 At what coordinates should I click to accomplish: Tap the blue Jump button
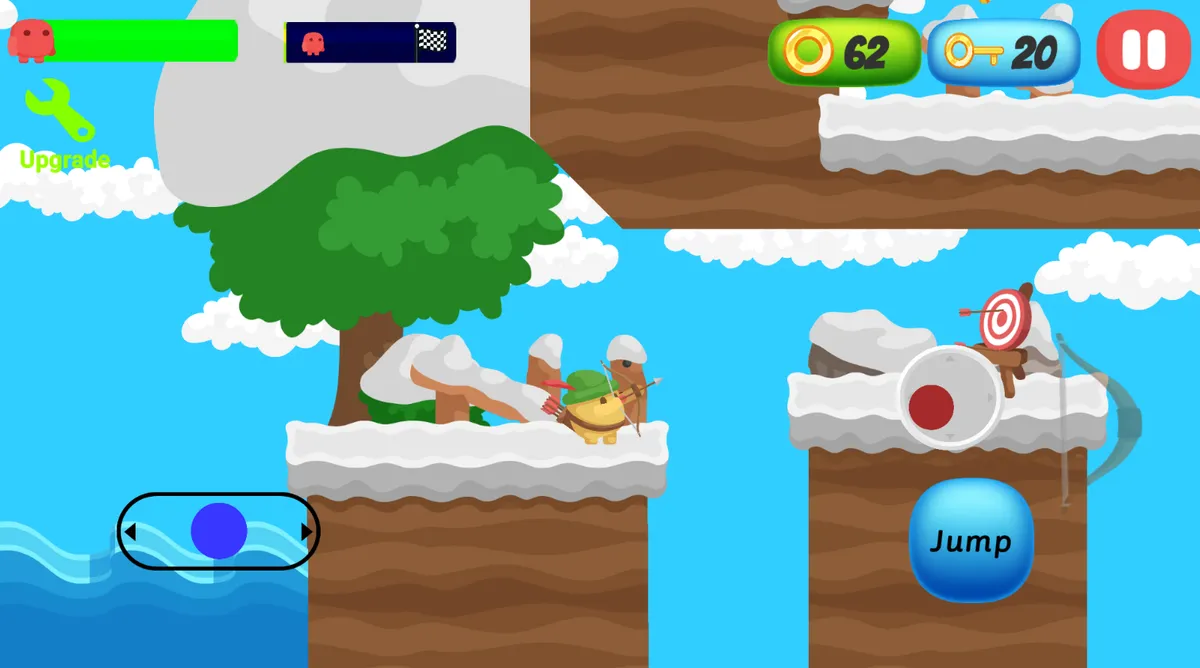(x=970, y=541)
